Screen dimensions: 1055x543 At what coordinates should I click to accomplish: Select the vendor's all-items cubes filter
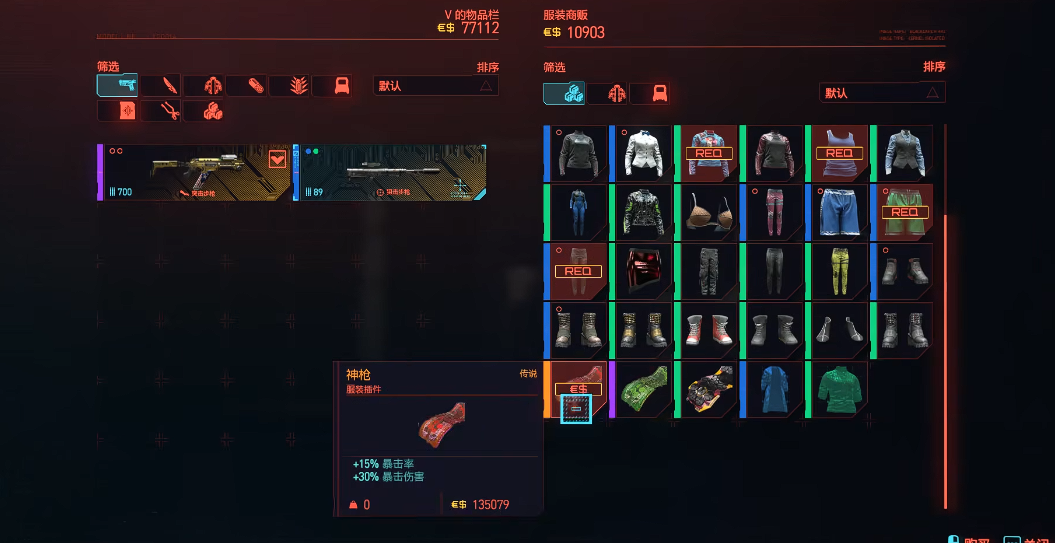click(564, 93)
